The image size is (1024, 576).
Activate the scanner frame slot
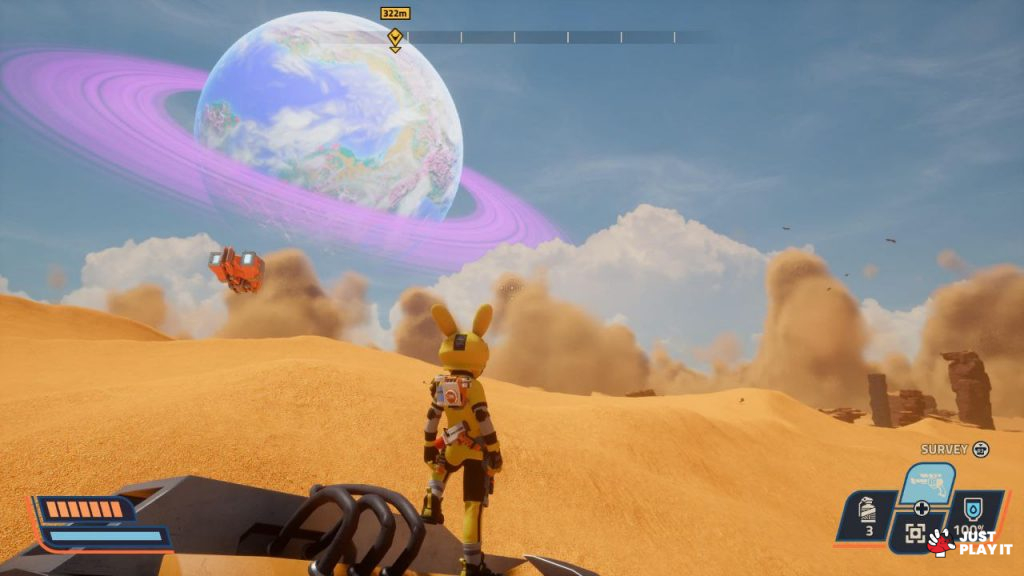click(915, 534)
